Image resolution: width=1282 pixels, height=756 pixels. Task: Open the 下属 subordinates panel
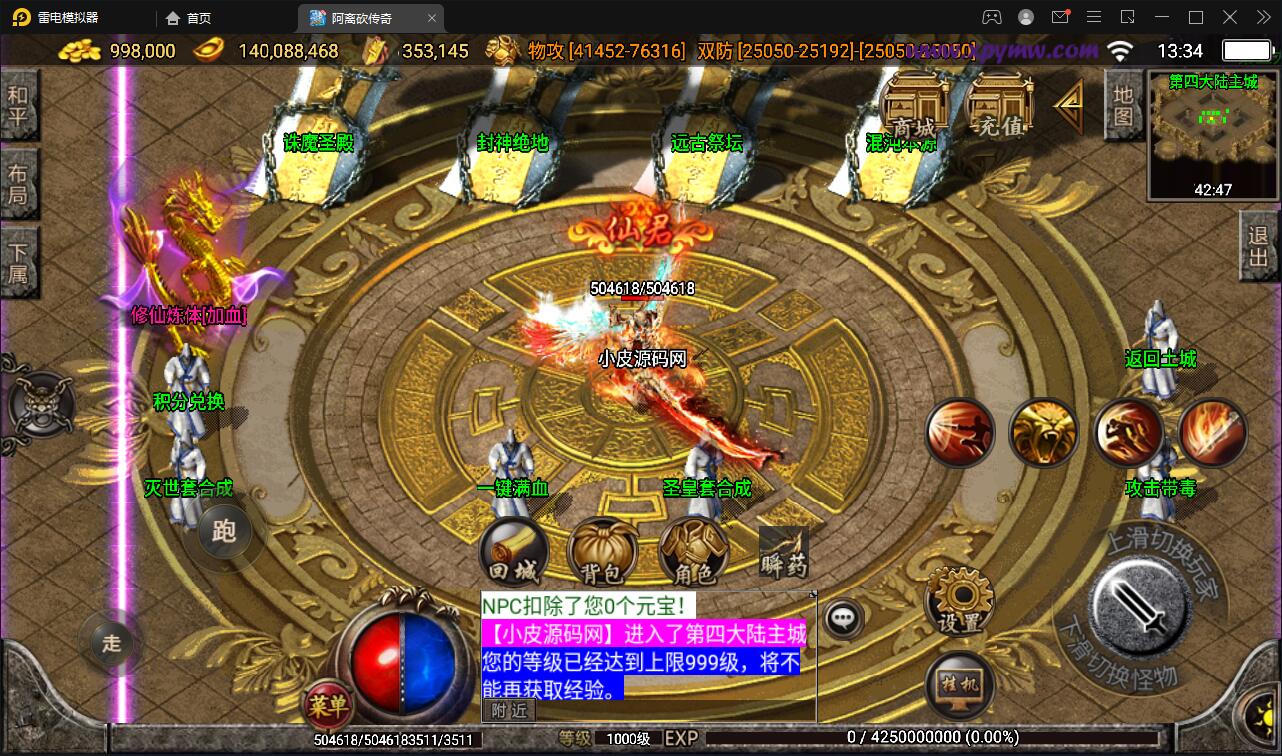19,262
